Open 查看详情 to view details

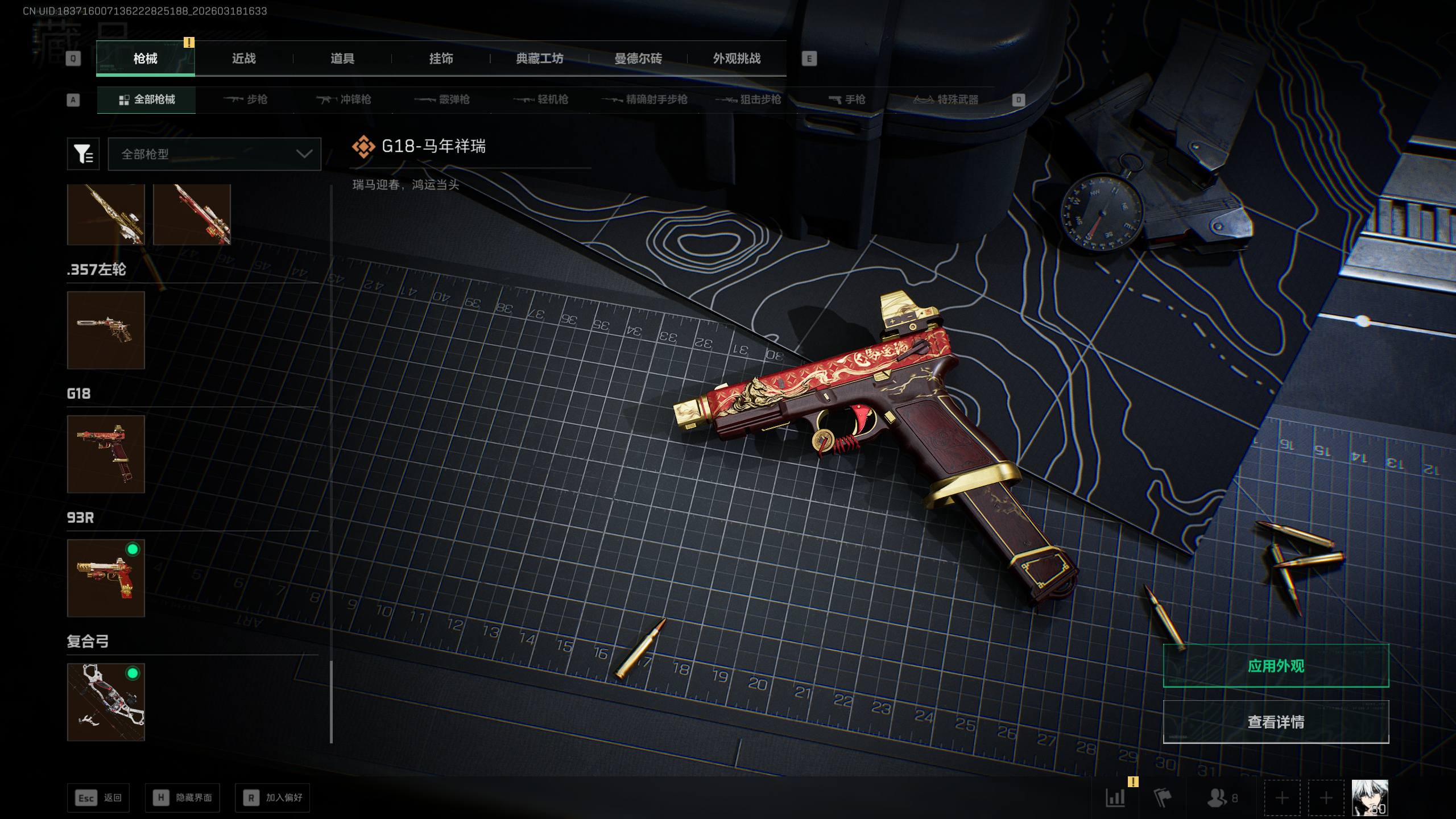1276,722
